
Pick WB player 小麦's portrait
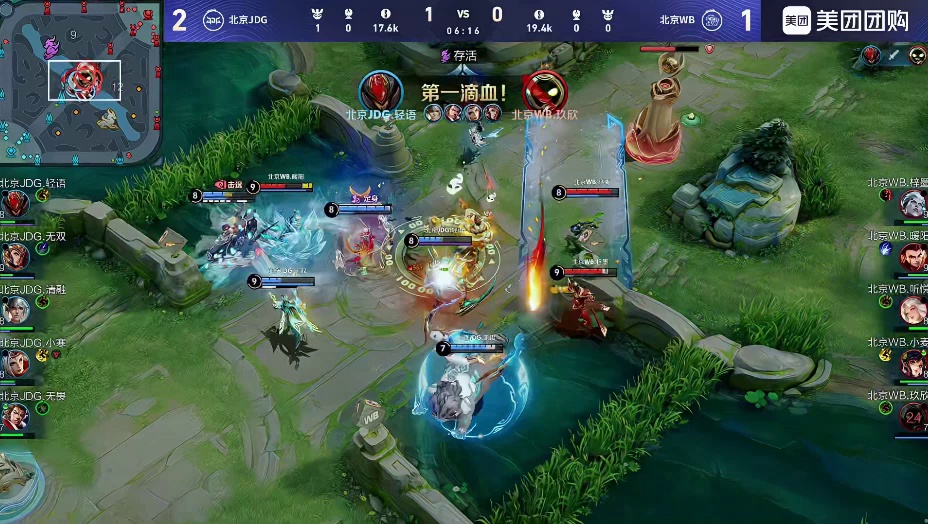[x=912, y=364]
